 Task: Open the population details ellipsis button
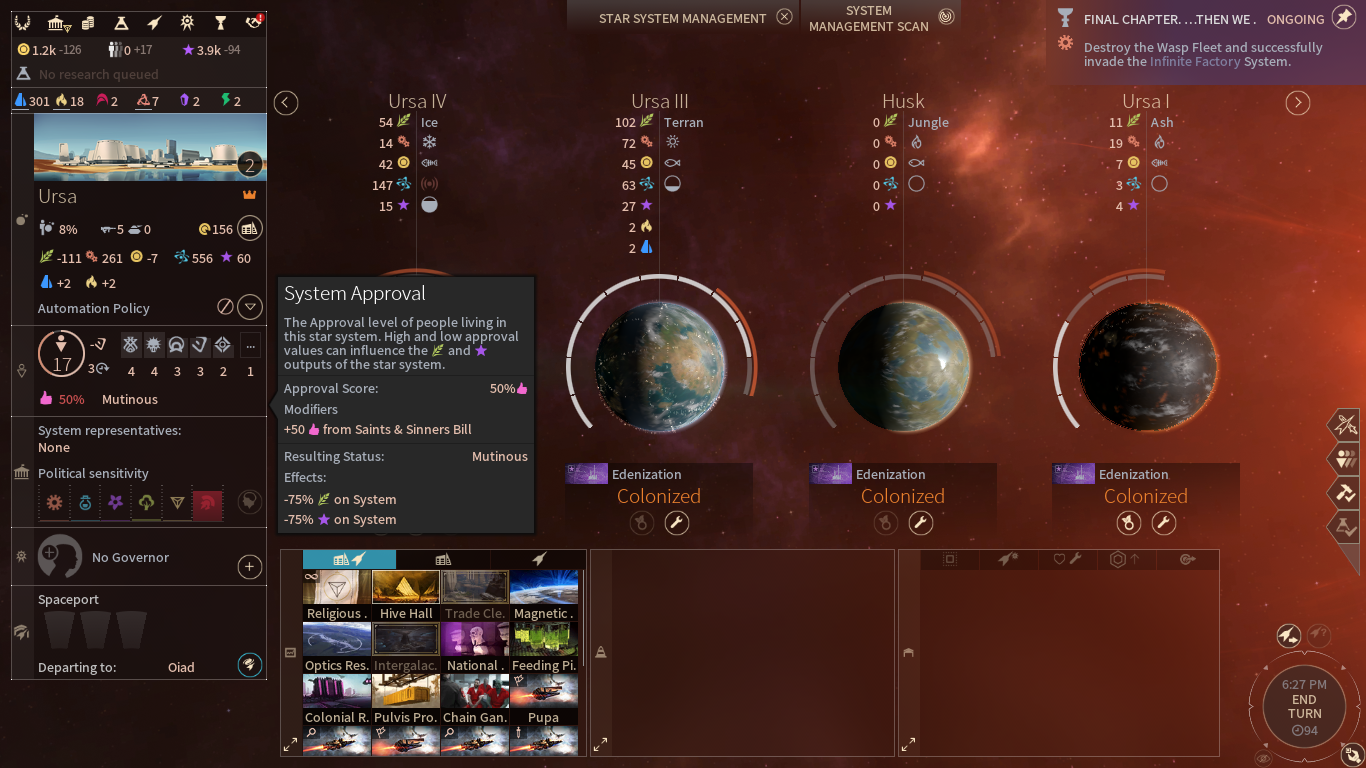click(x=250, y=346)
